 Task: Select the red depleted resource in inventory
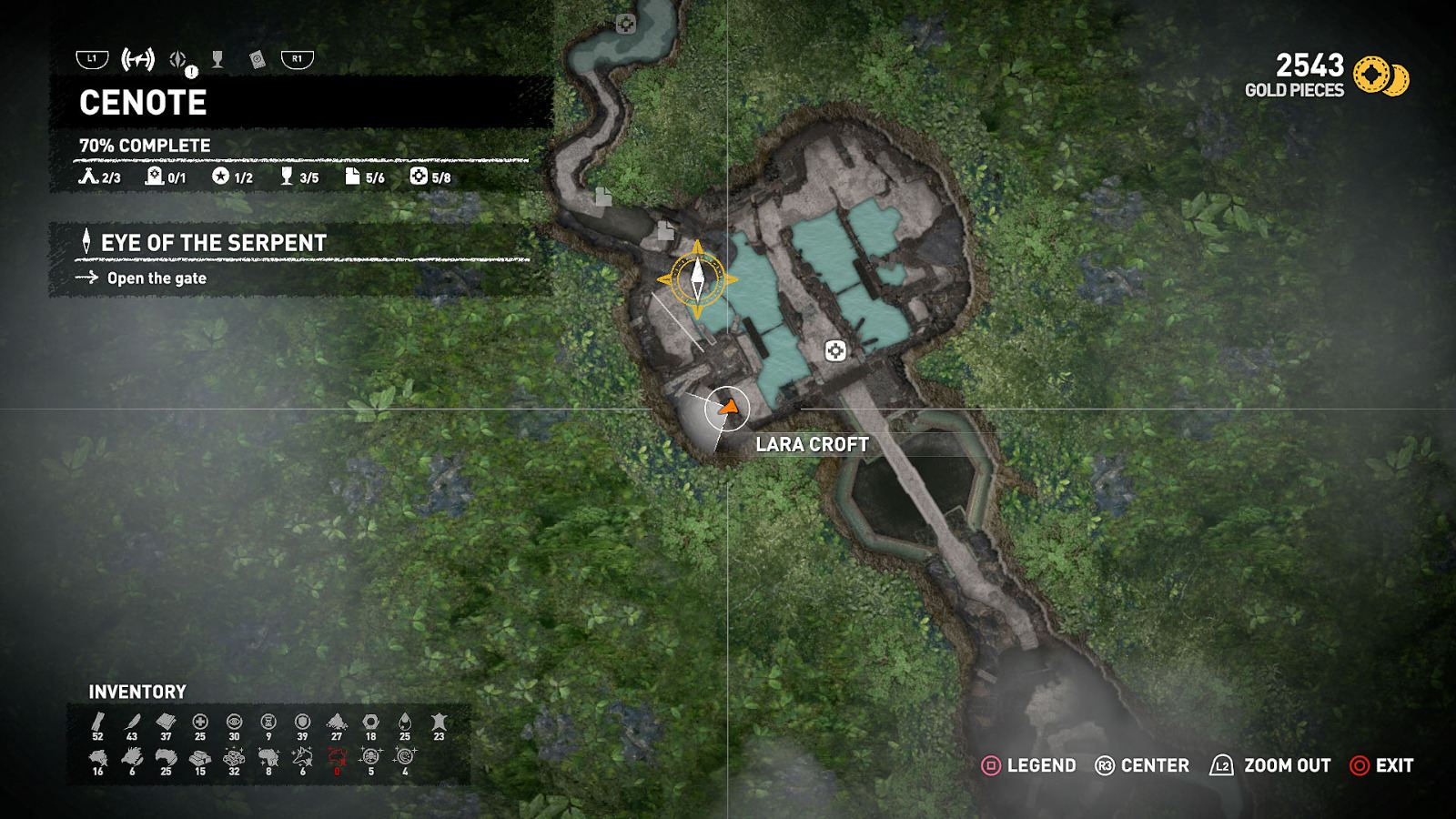(x=337, y=758)
